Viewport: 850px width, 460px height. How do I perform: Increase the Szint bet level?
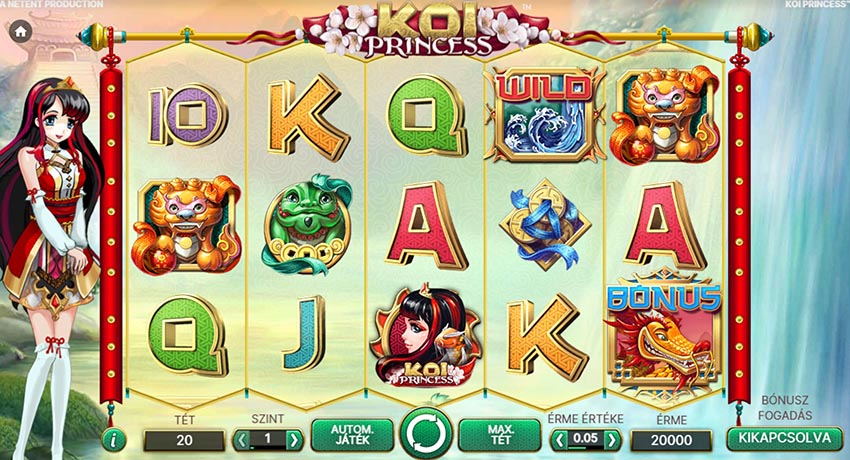tap(294, 440)
